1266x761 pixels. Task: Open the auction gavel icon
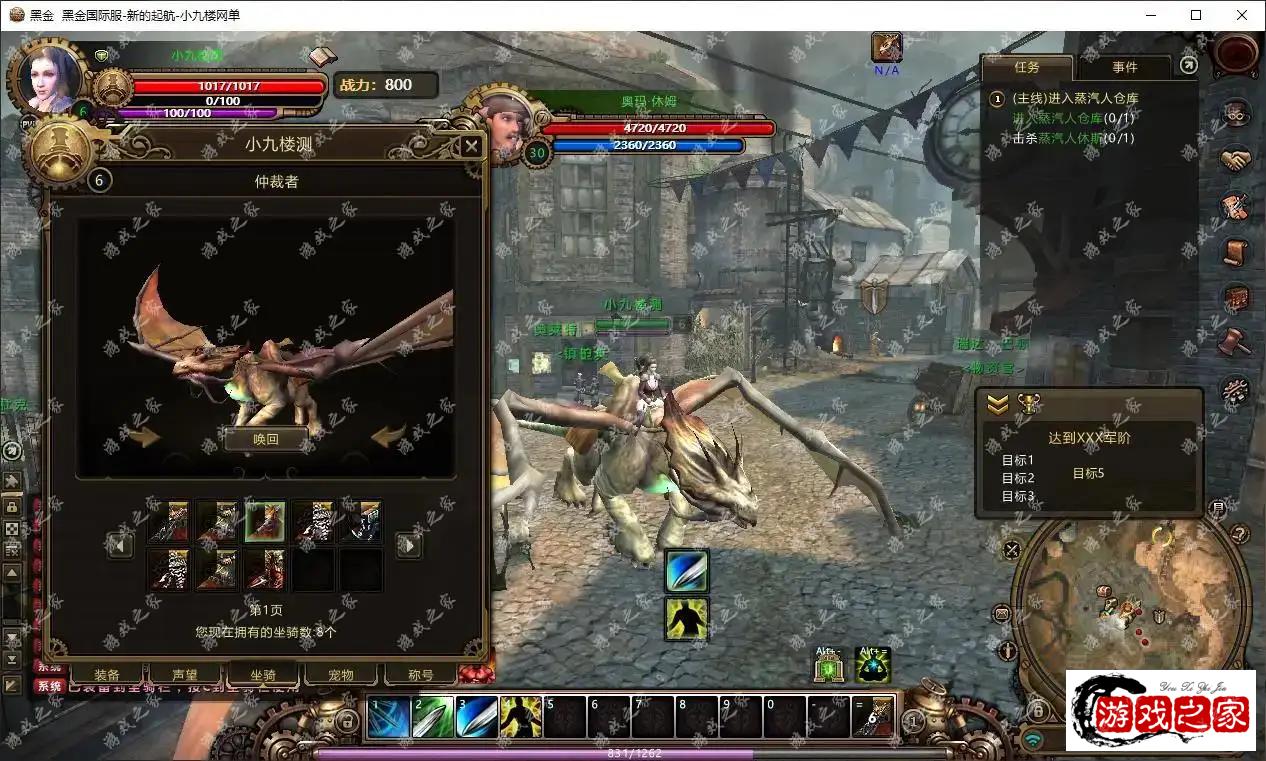1236,341
